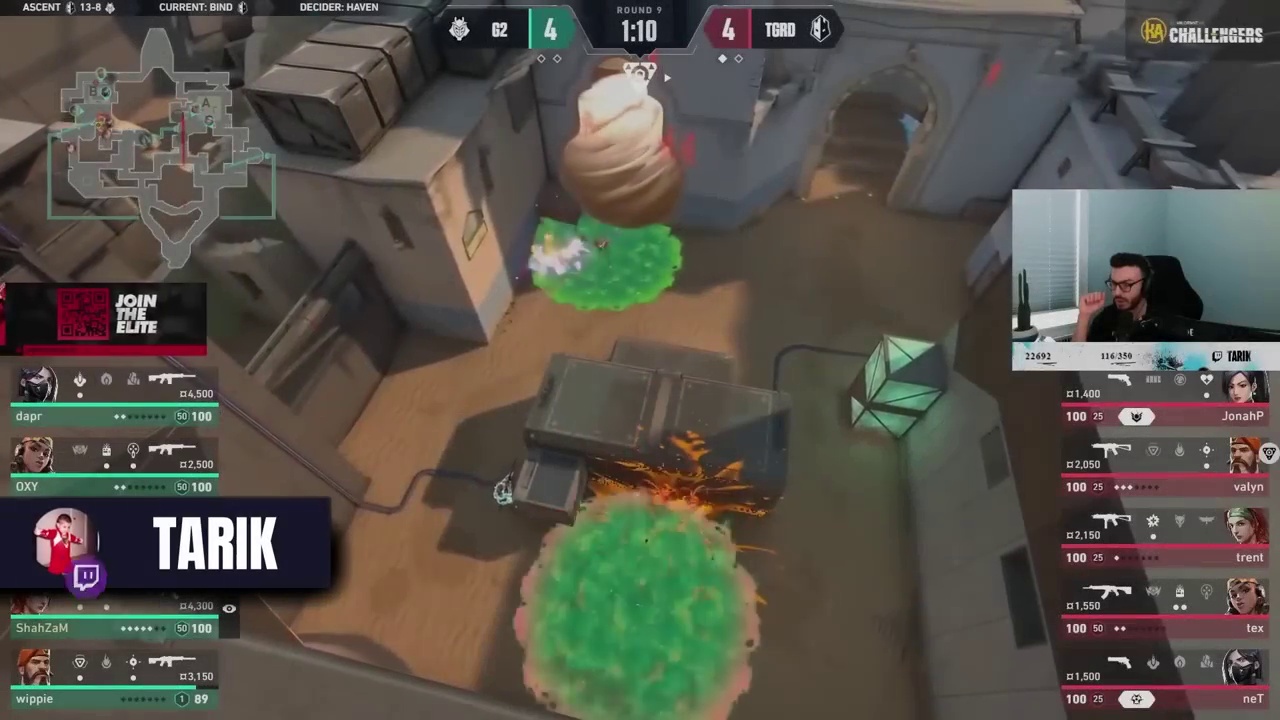Choose trent's player row
Screen dimensions: 1280x720
click(1165, 541)
